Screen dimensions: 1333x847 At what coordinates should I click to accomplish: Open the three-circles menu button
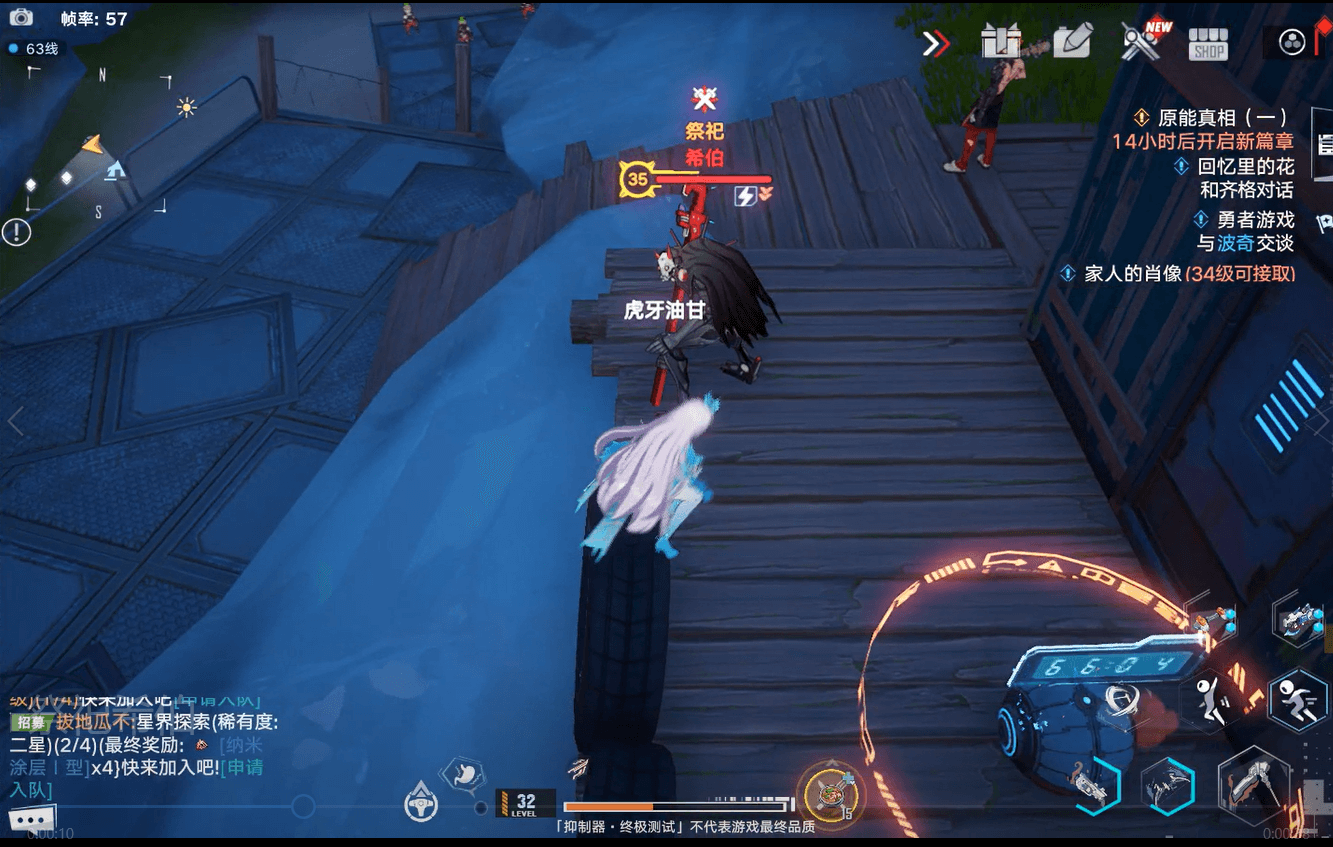[1292, 43]
